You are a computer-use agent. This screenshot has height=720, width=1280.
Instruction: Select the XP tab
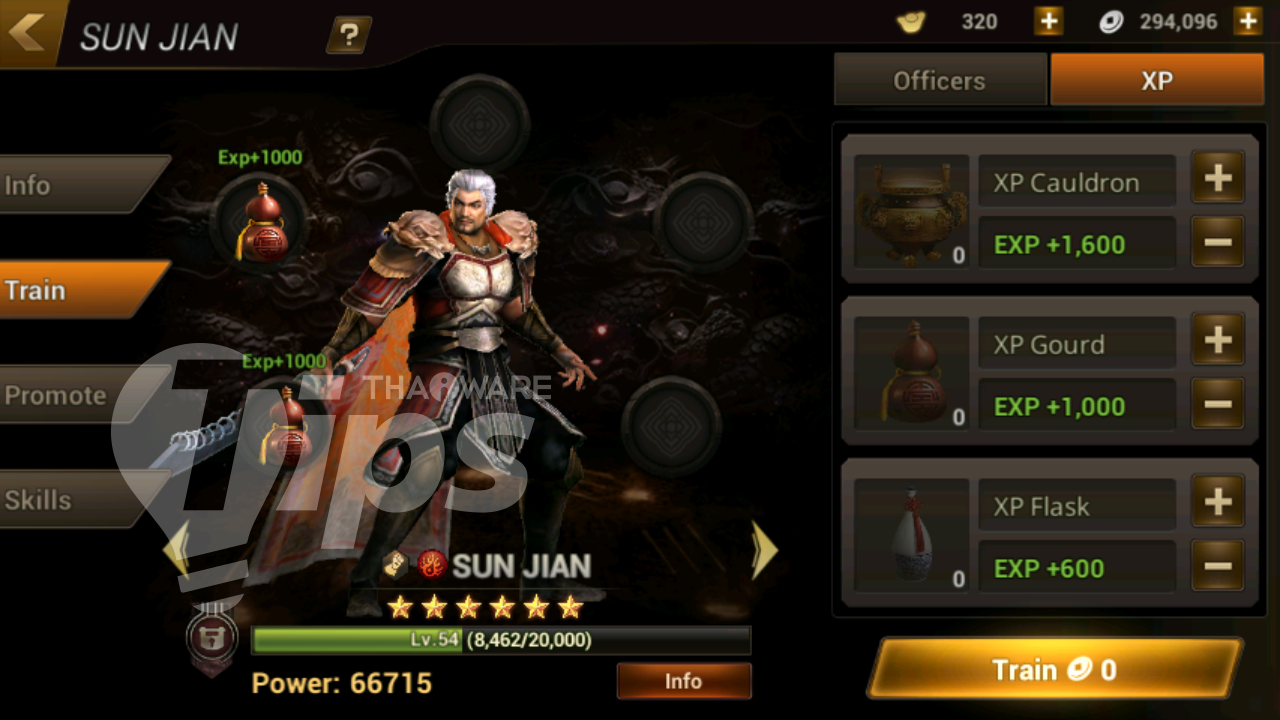click(x=1157, y=81)
